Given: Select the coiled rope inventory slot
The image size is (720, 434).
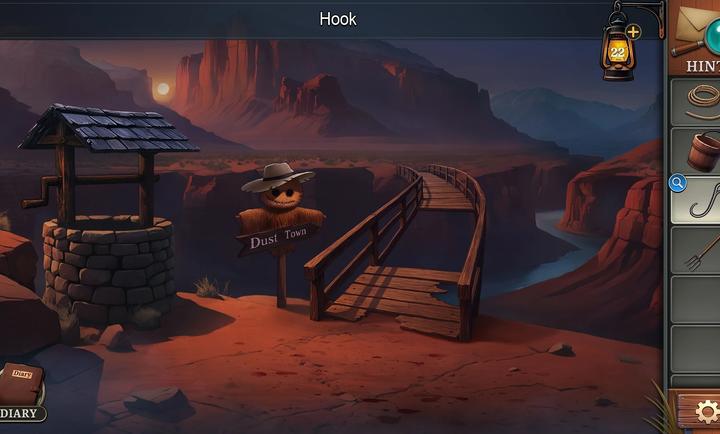Looking at the screenshot, I should [x=699, y=101].
